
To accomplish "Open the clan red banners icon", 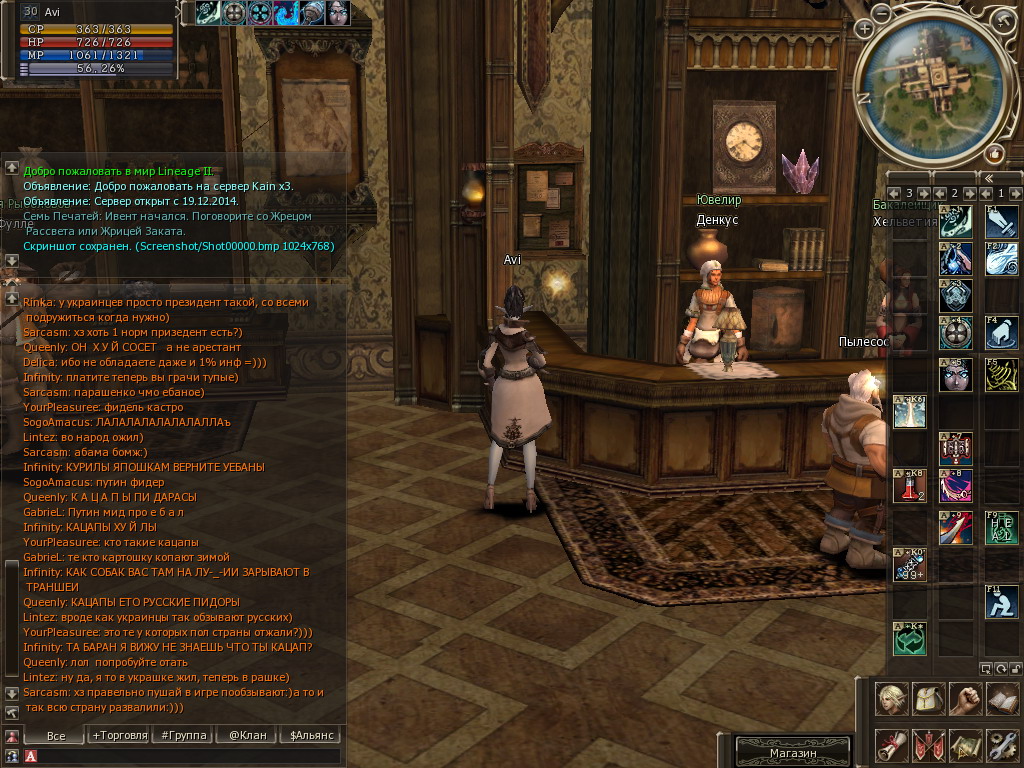I will [929, 745].
